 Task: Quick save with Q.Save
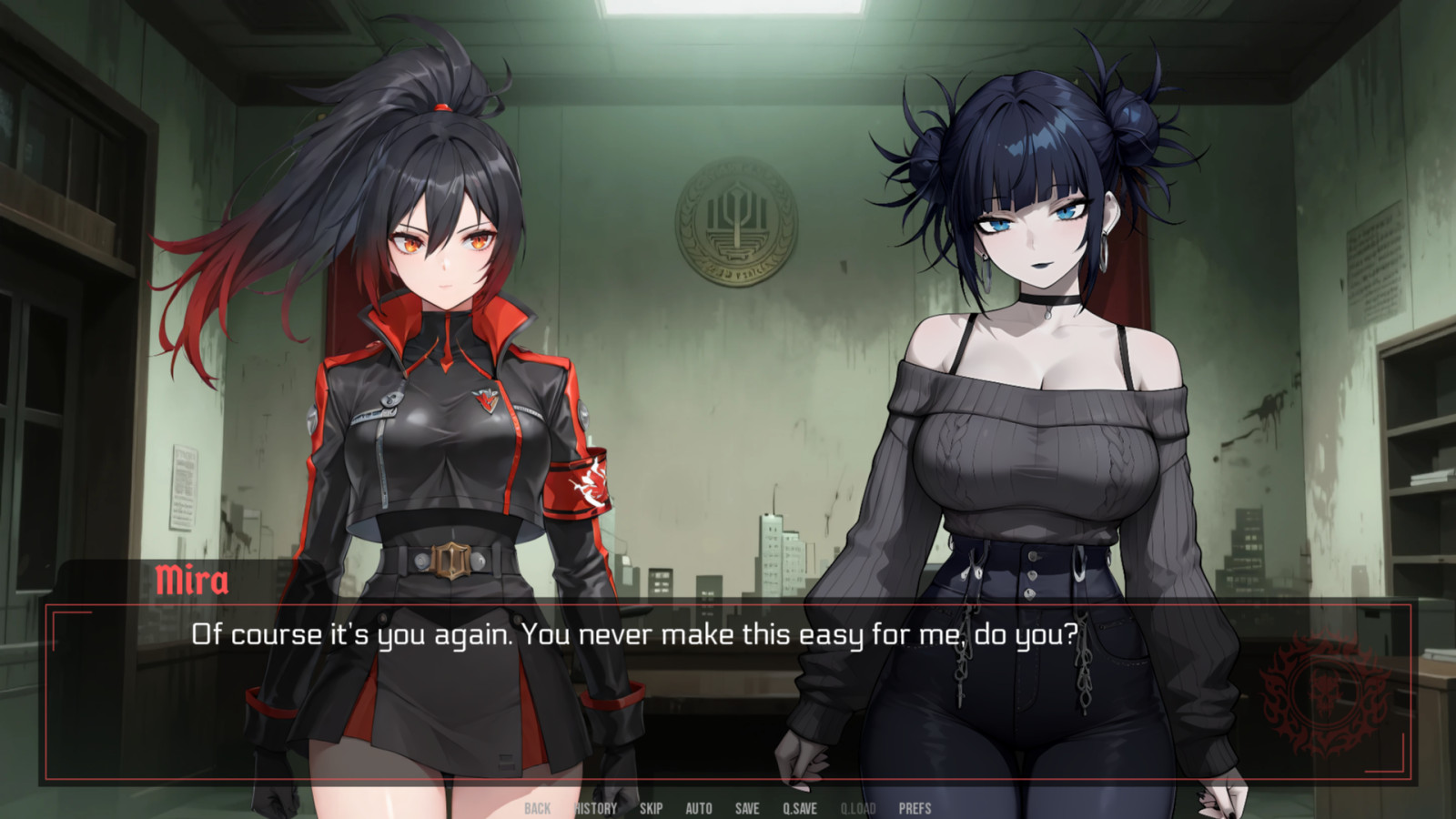(x=800, y=808)
